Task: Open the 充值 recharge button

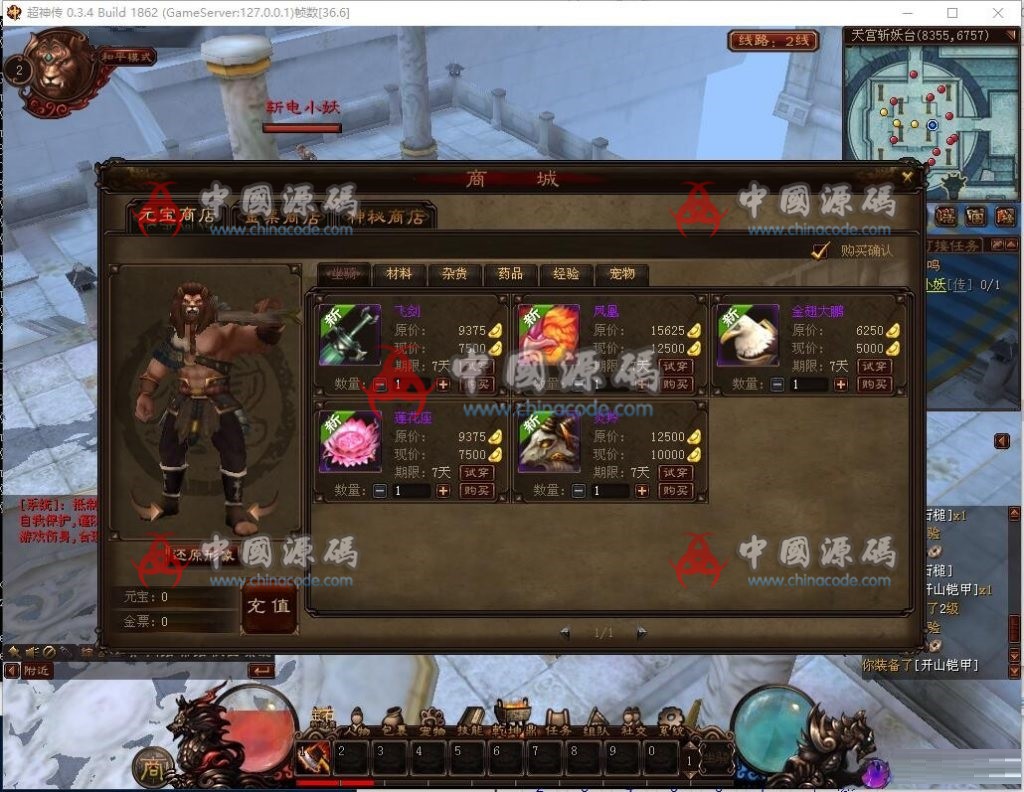Action: 269,607
